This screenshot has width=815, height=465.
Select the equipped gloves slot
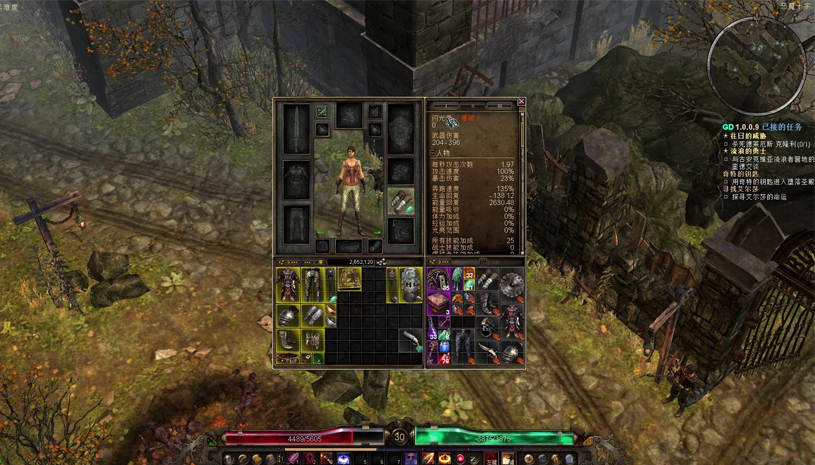pyautogui.click(x=402, y=201)
